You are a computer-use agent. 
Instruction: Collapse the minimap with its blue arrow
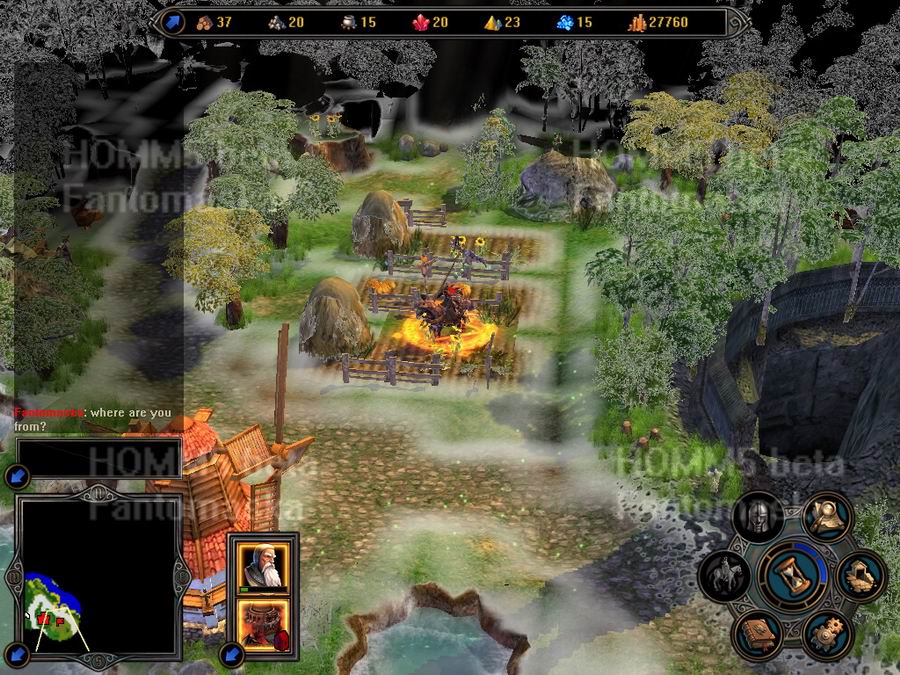tap(14, 579)
